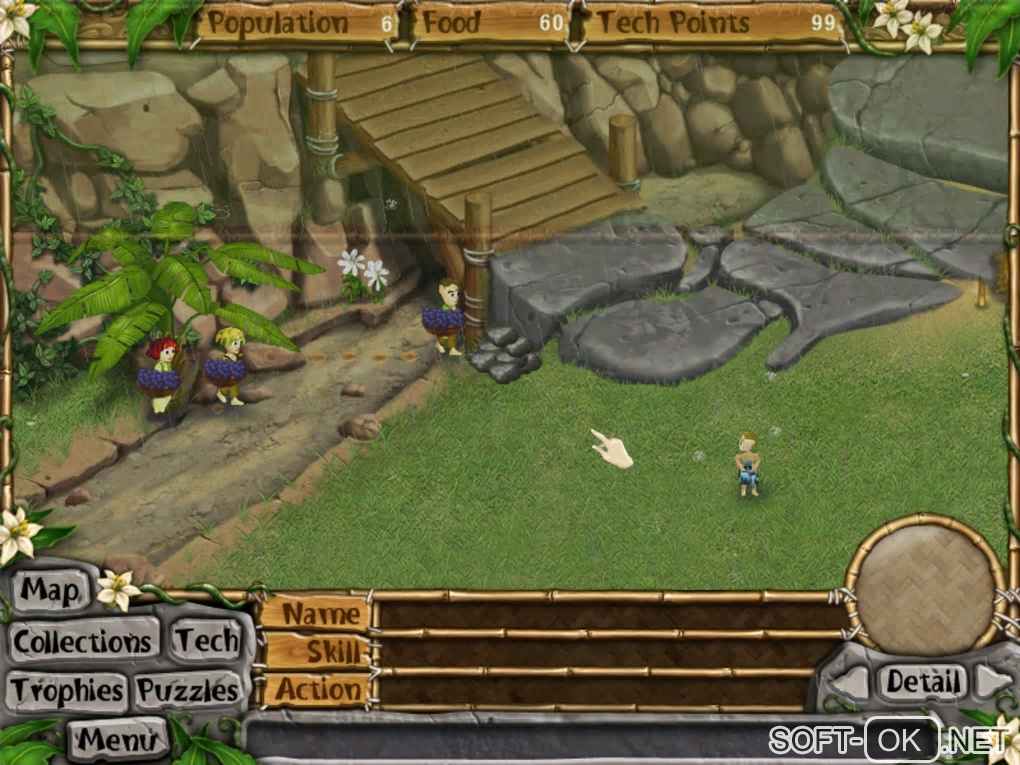This screenshot has width=1020, height=765.
Task: Open the Map screen
Action: [49, 591]
